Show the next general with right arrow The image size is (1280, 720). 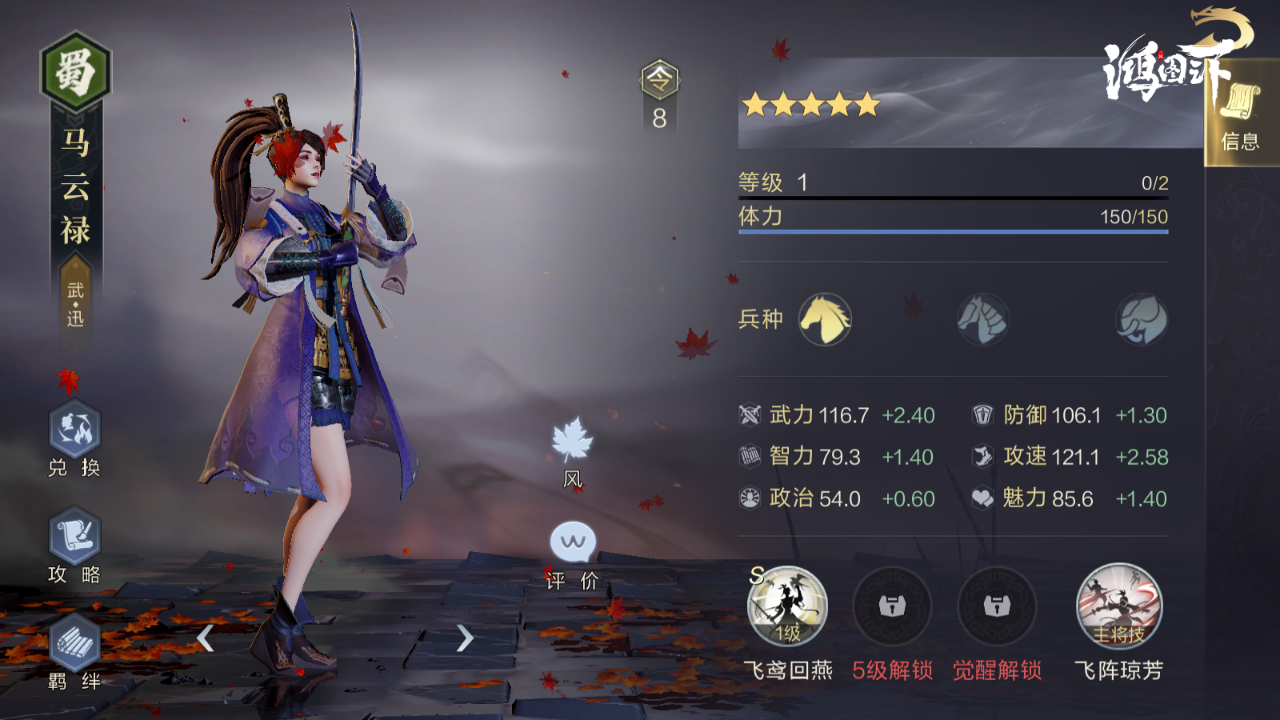pos(465,638)
